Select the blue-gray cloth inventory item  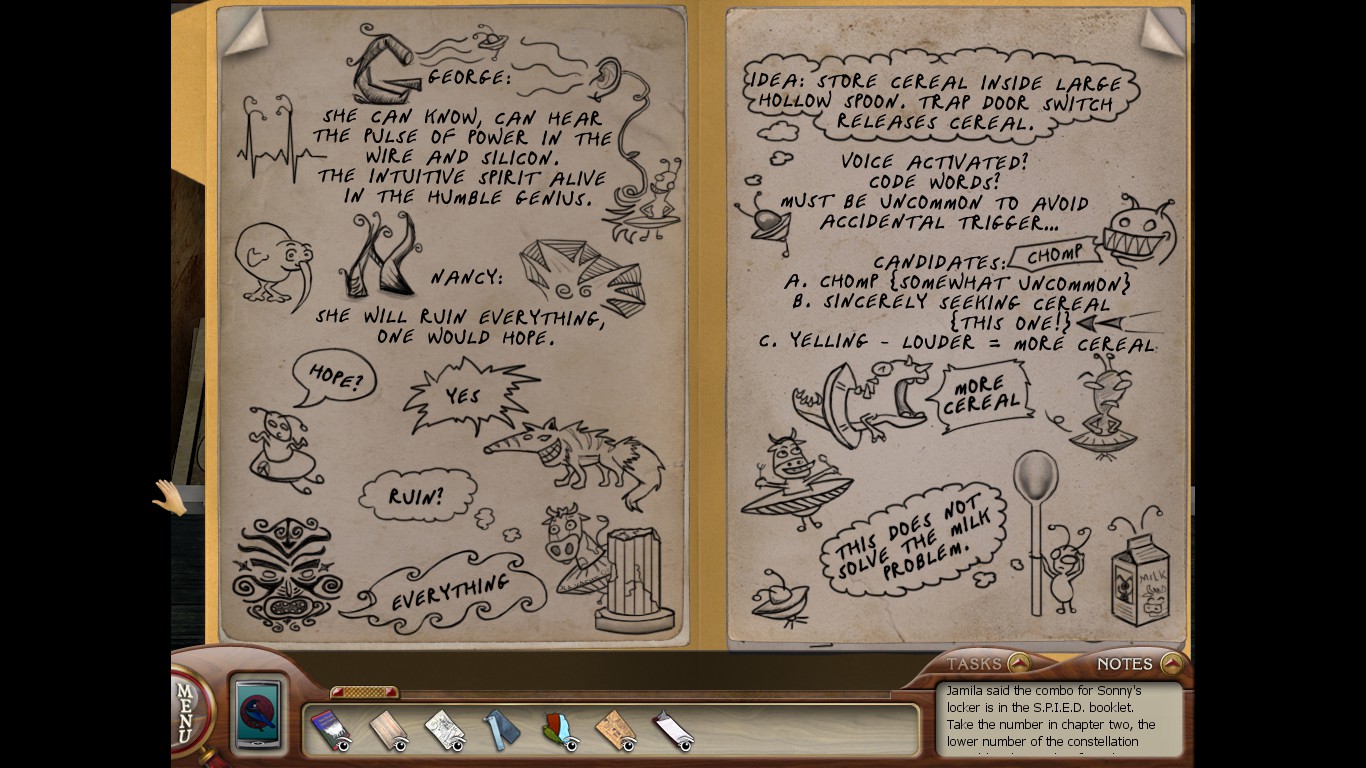(502, 730)
